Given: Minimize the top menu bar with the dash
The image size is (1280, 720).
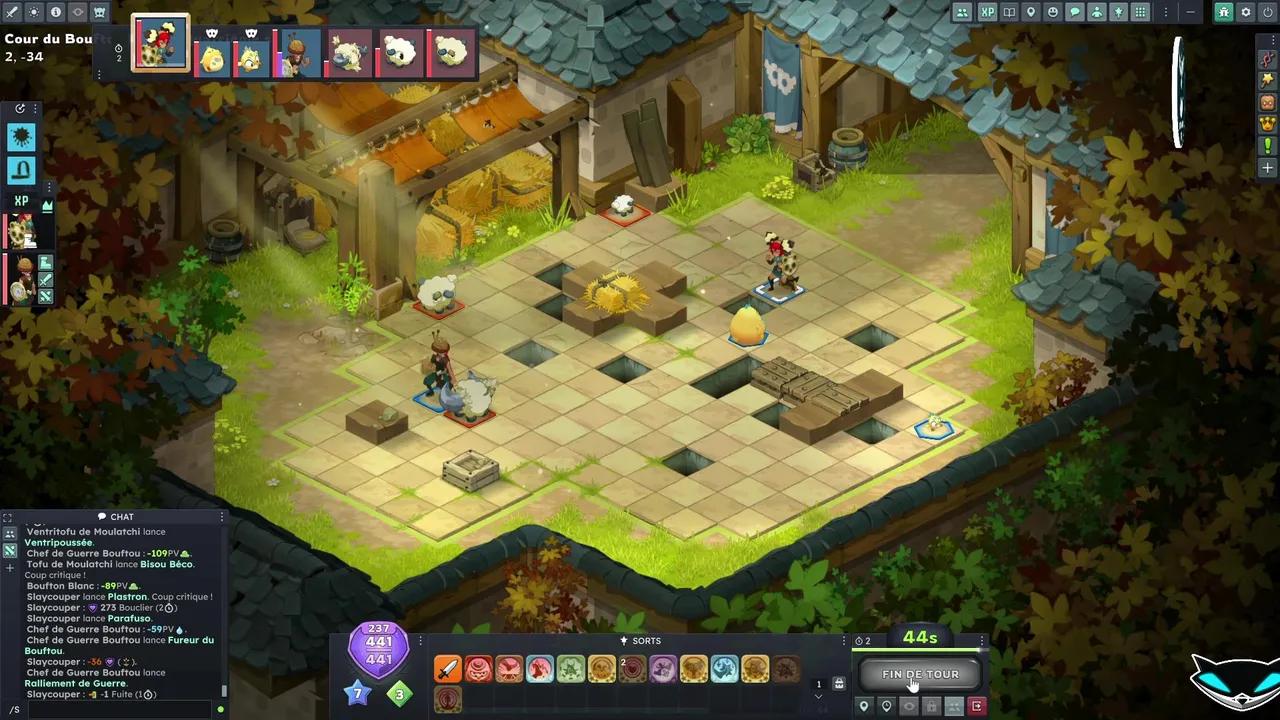Looking at the screenshot, I should (x=1190, y=12).
